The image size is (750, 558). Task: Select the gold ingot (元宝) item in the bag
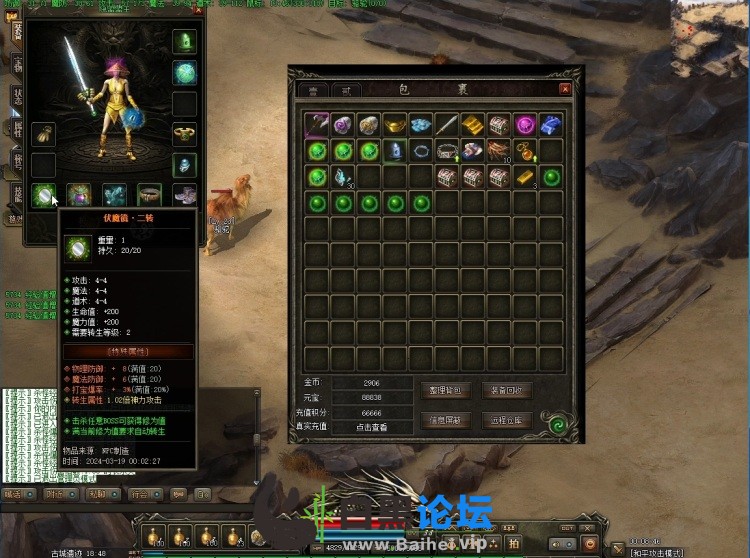point(395,124)
